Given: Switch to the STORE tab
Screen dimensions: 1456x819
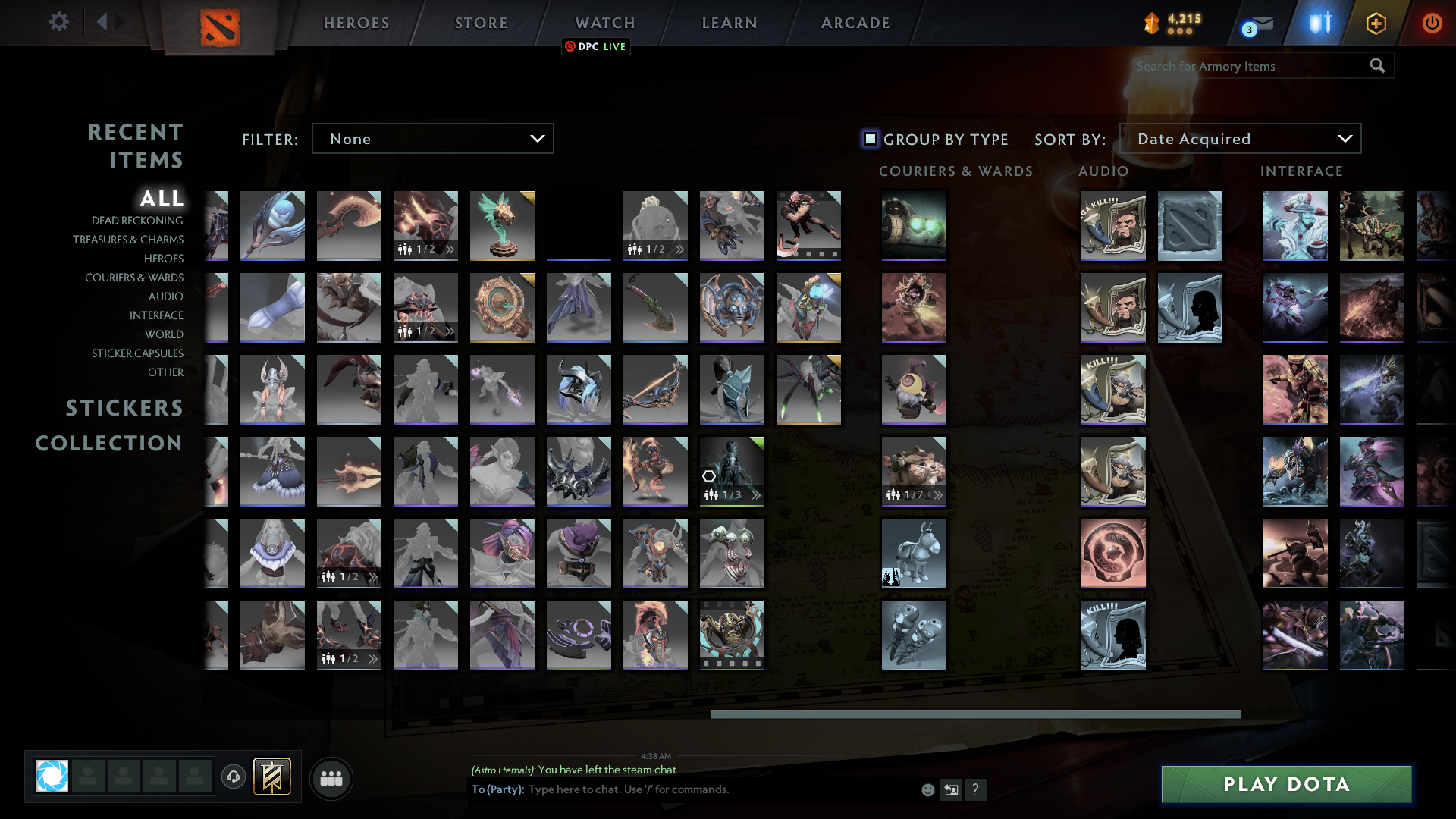Looking at the screenshot, I should point(481,23).
